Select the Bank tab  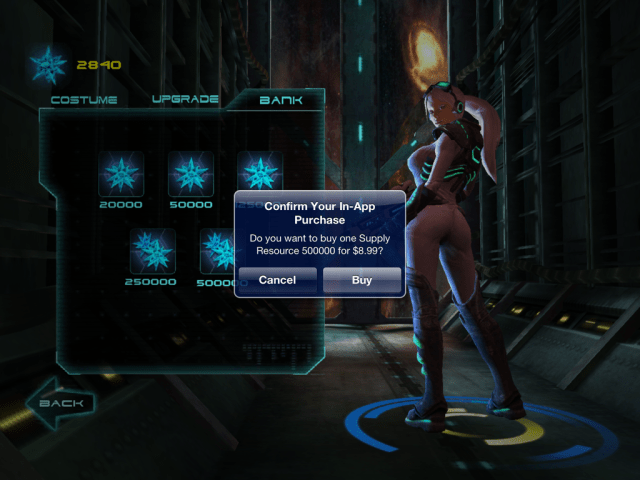click(x=281, y=100)
